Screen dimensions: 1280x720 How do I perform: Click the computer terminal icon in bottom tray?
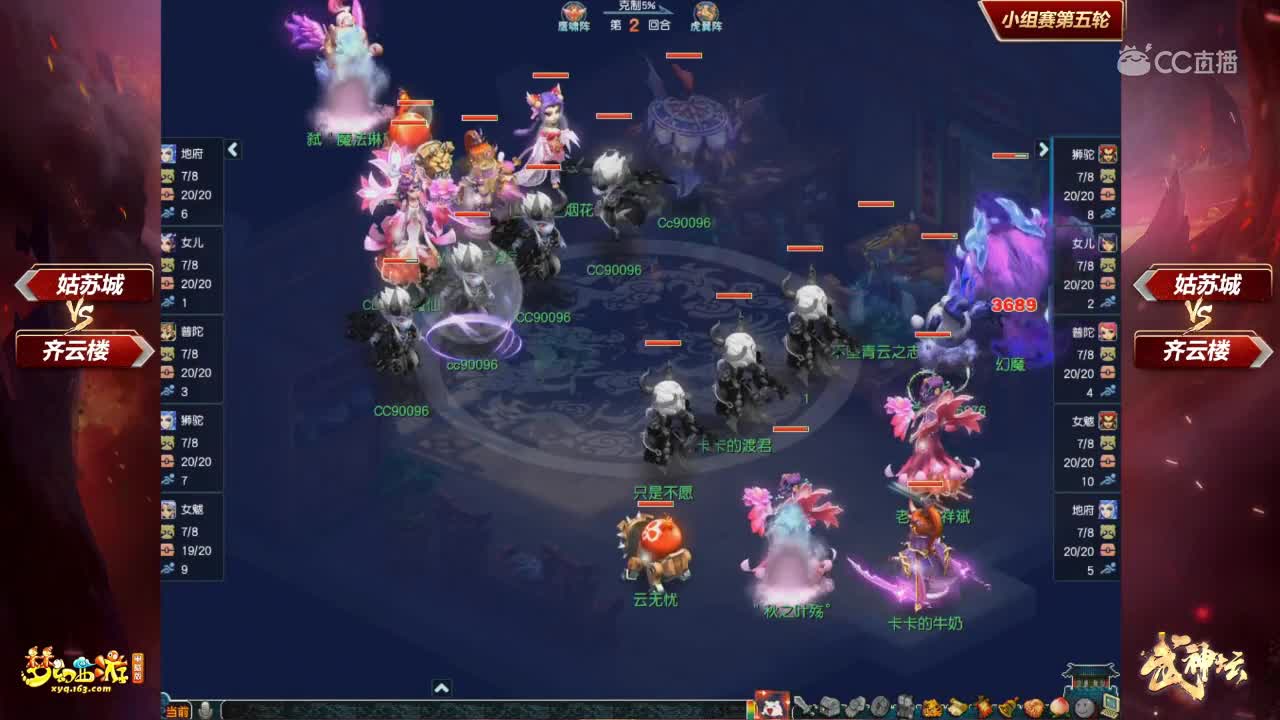[1110, 707]
